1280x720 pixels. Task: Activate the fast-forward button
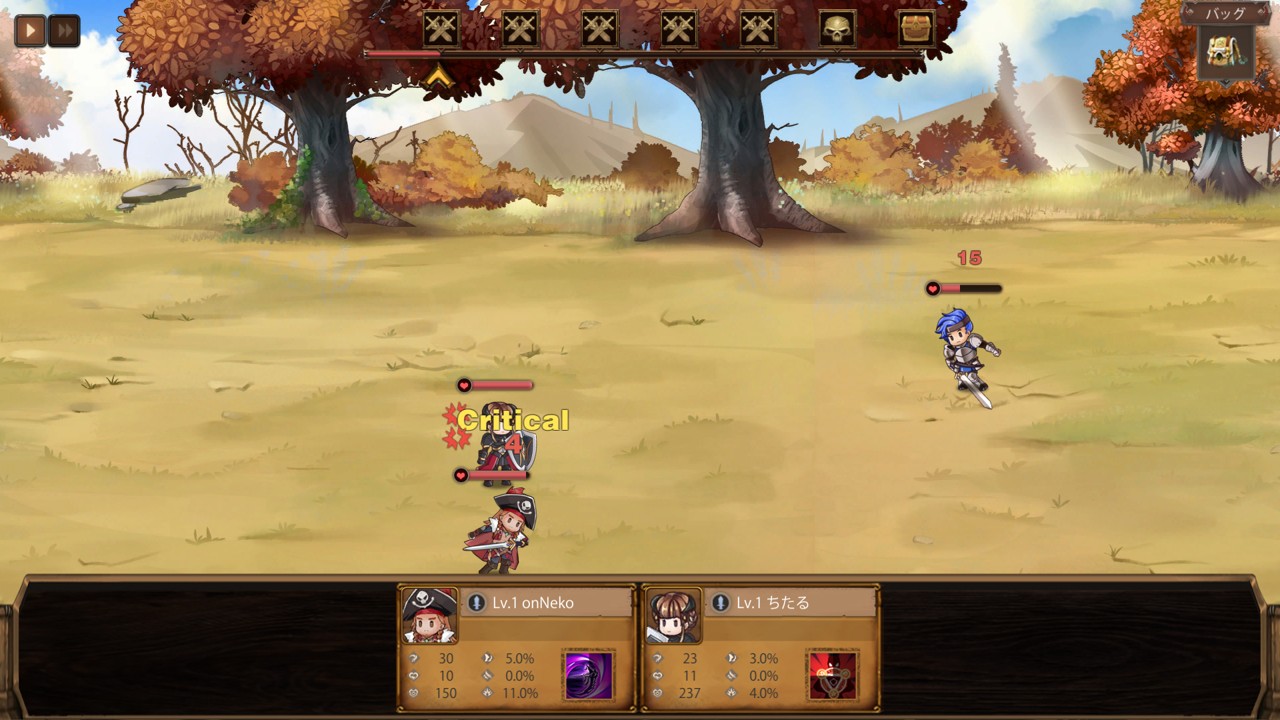64,30
